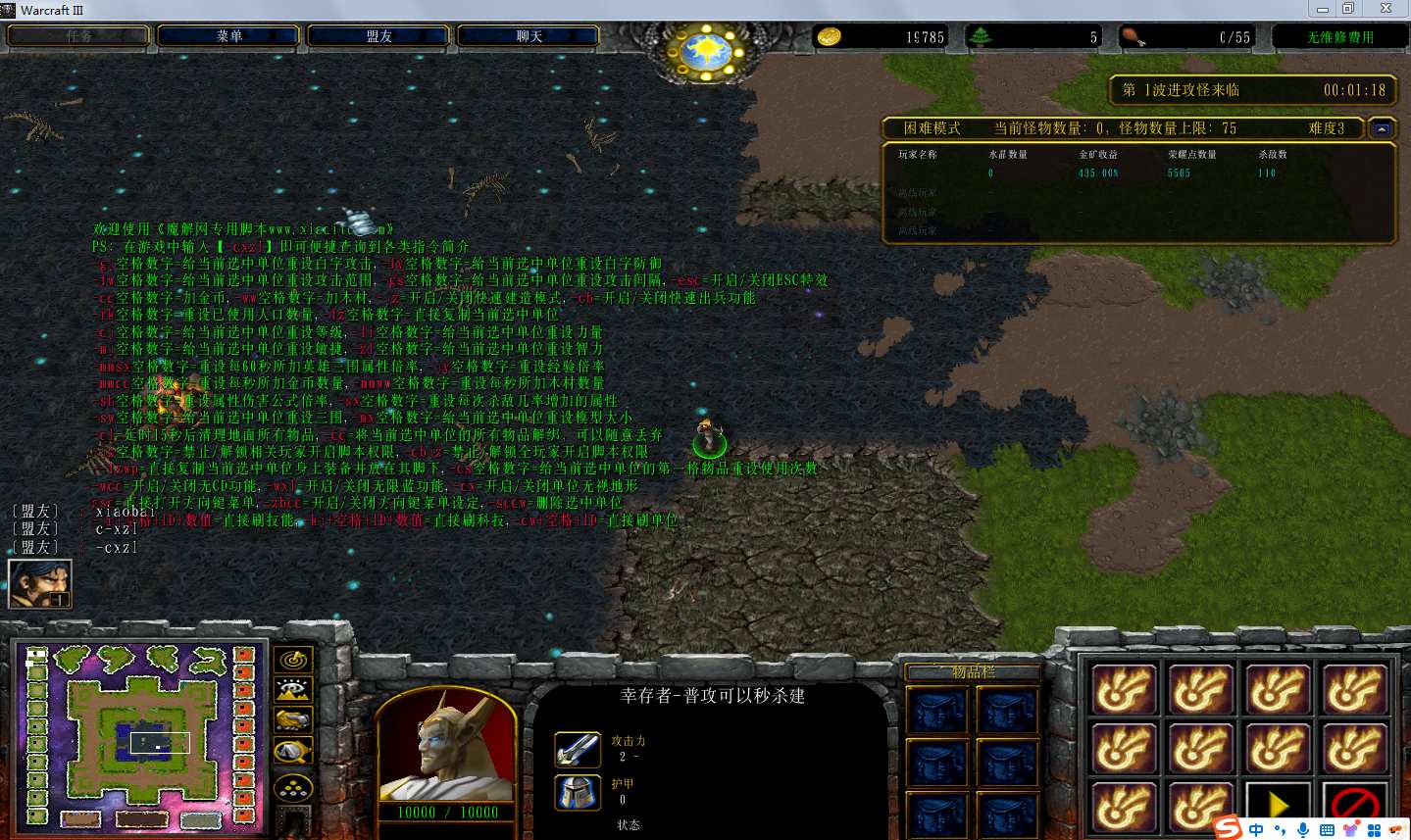Image resolution: width=1411 pixels, height=840 pixels.
Task: Open the 聊天 (Chat) log
Action: coord(529,36)
